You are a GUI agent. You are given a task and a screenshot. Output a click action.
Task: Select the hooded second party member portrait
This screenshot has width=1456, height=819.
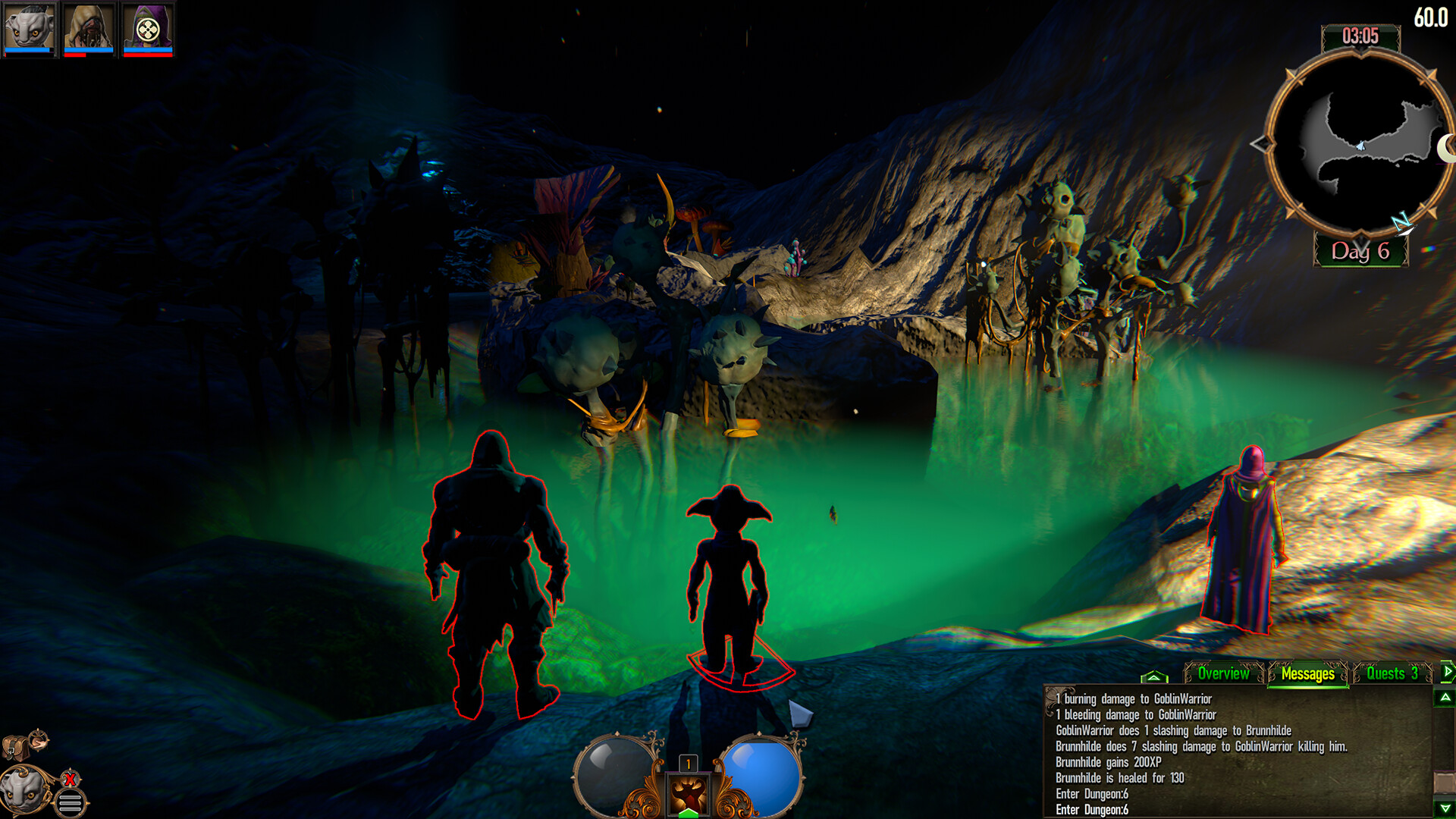click(87, 29)
